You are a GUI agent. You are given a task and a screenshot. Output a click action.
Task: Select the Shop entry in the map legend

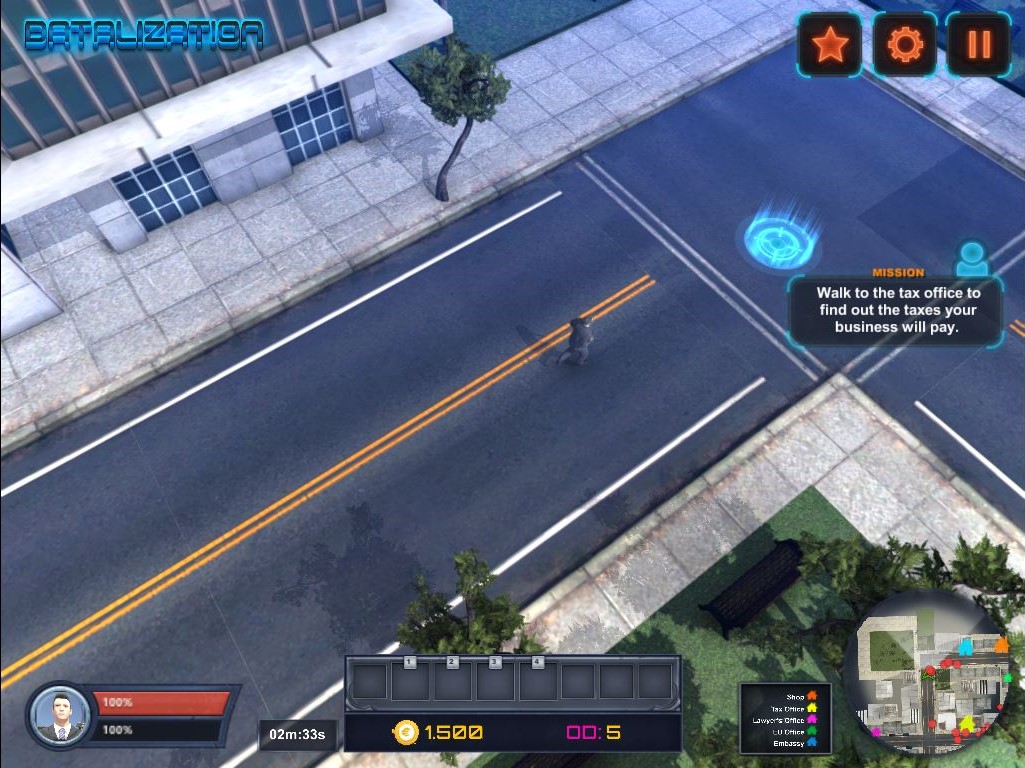[802, 696]
